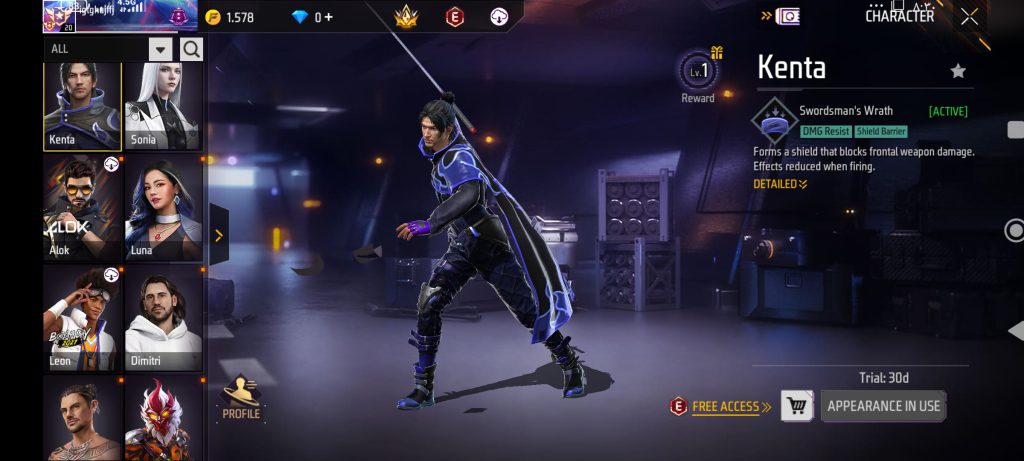Select the Kenta character tile
Screen dimensions: 1024x461
pyautogui.click(x=82, y=105)
